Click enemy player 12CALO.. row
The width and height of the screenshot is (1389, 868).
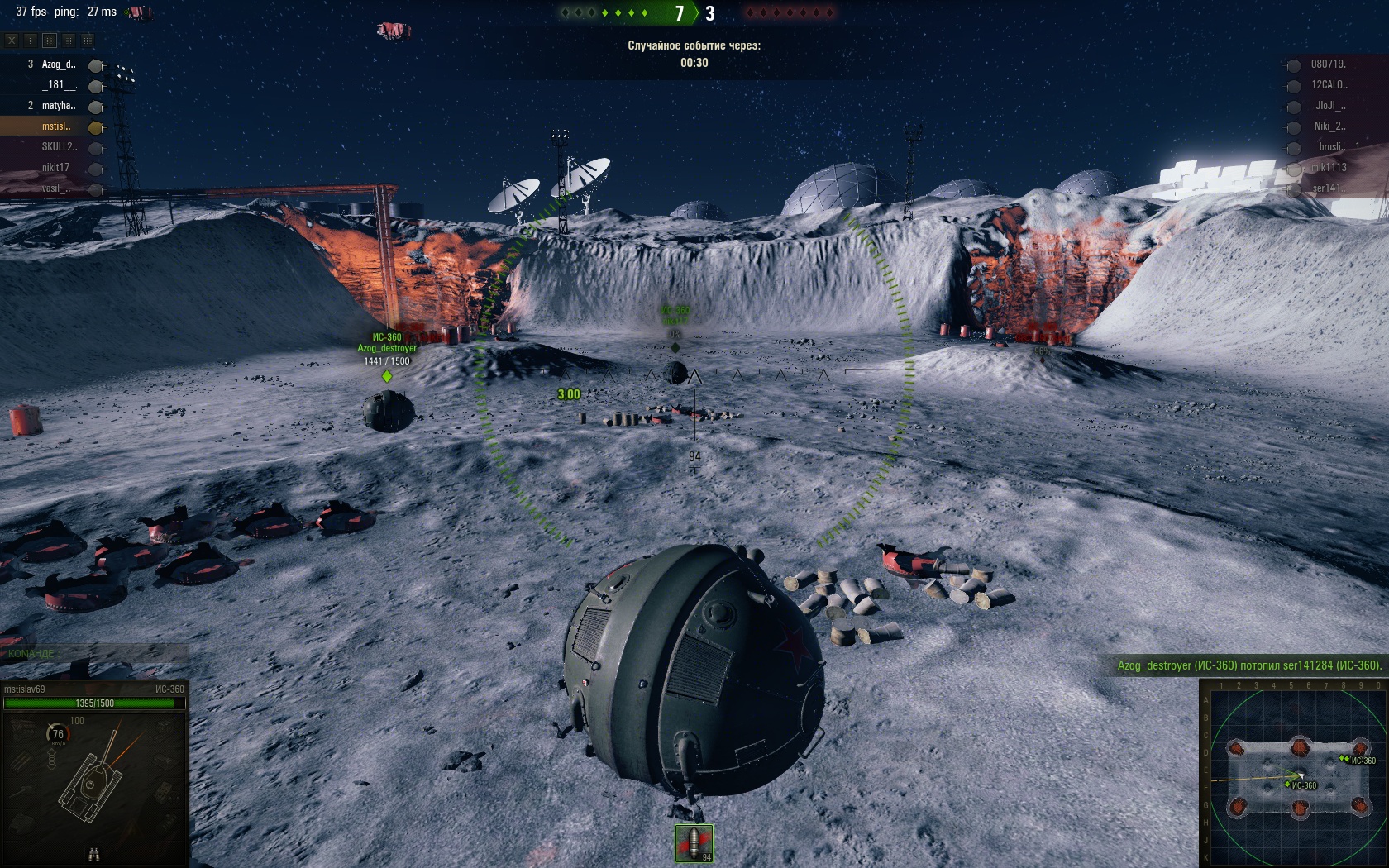click(1329, 85)
